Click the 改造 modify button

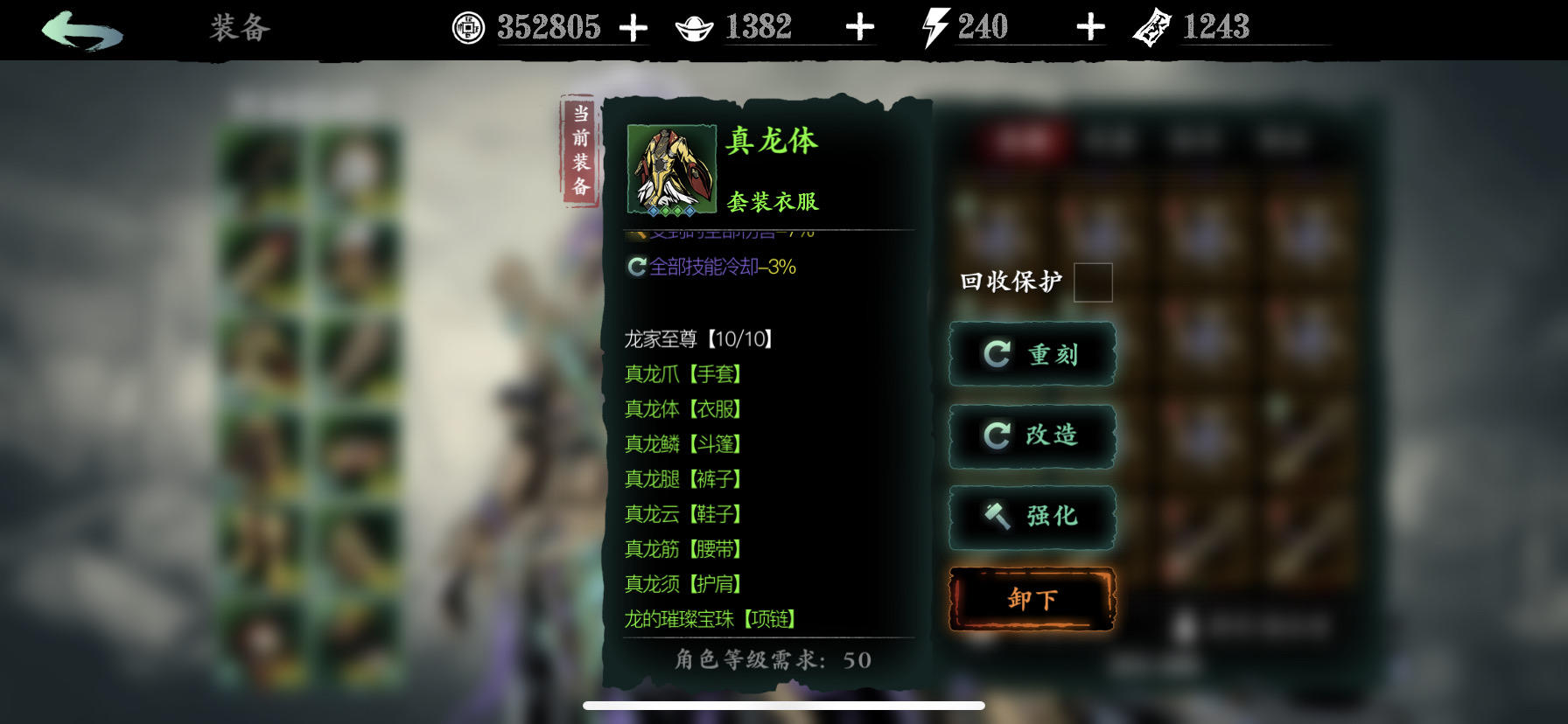pyautogui.click(x=1031, y=436)
